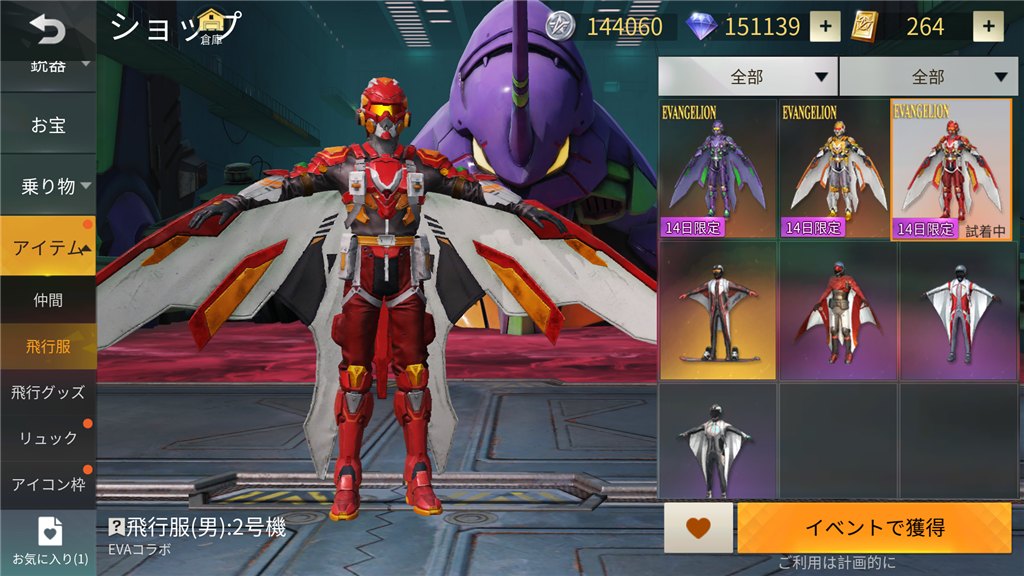Open the 倉庫 warehouse icon
Viewport: 1024px width, 576px height.
(211, 26)
